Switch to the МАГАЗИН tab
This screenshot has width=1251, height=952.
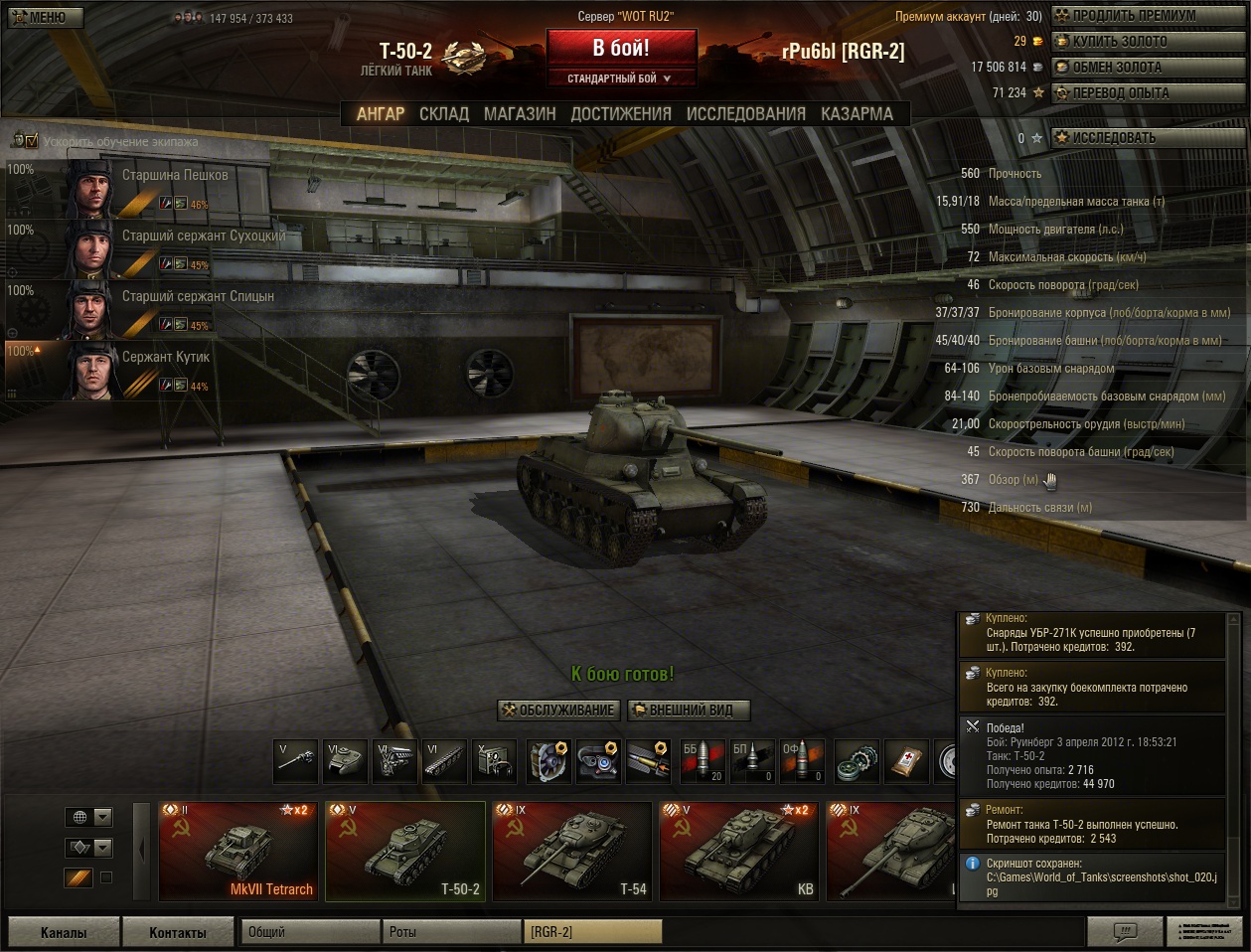pyautogui.click(x=520, y=114)
